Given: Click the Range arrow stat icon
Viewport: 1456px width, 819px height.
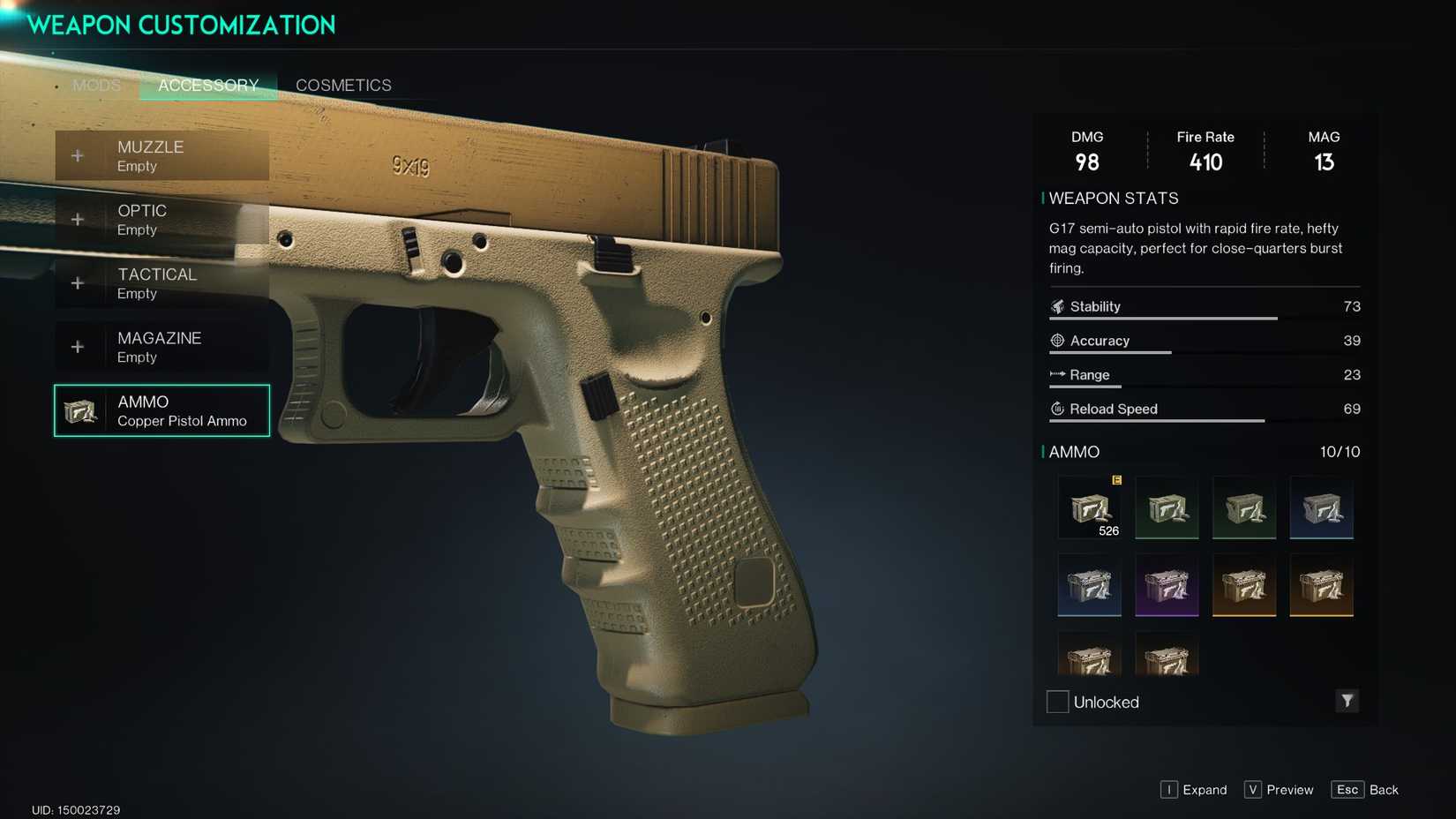Looking at the screenshot, I should [1058, 374].
